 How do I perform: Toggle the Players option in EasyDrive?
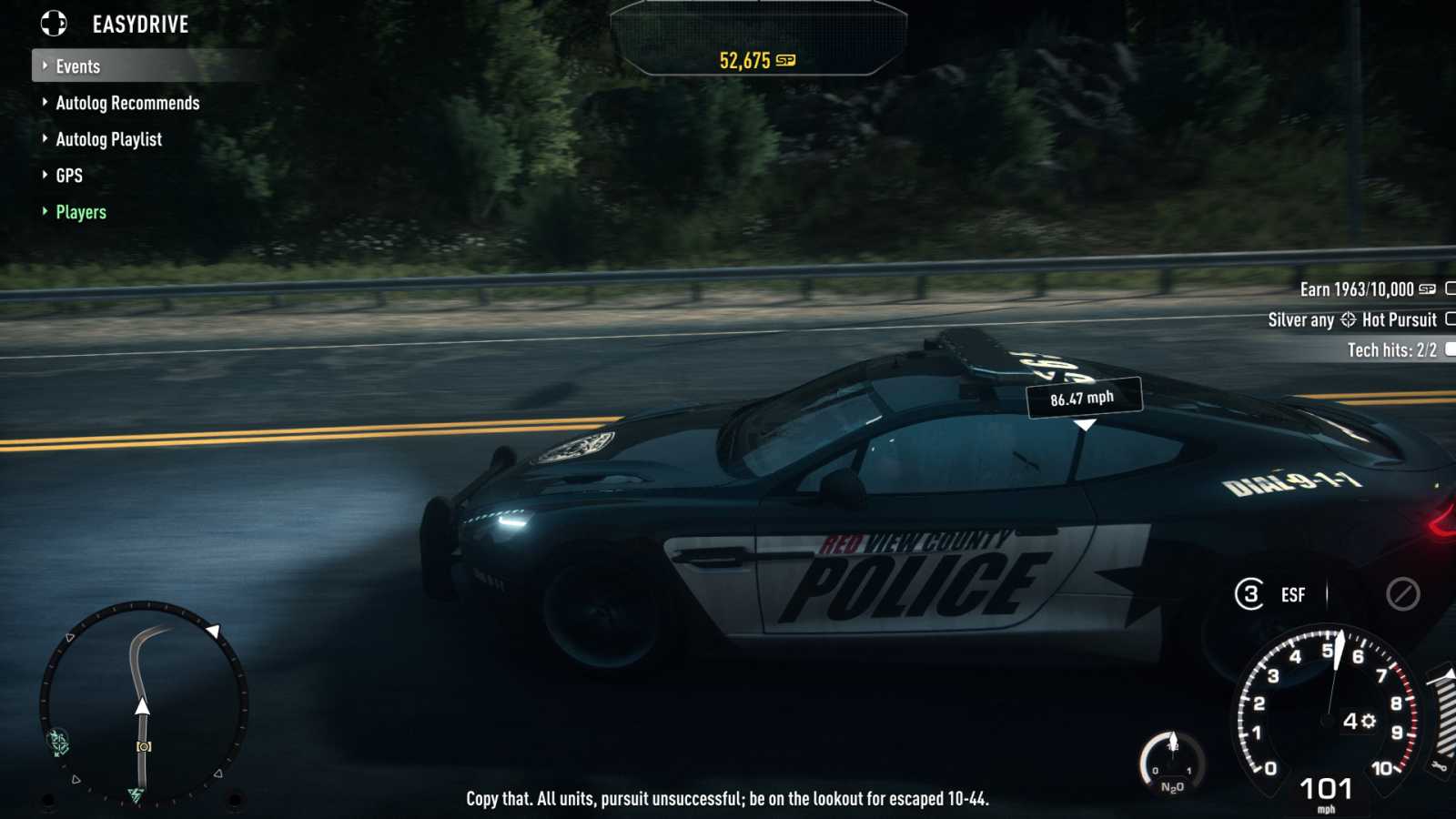coord(80,211)
